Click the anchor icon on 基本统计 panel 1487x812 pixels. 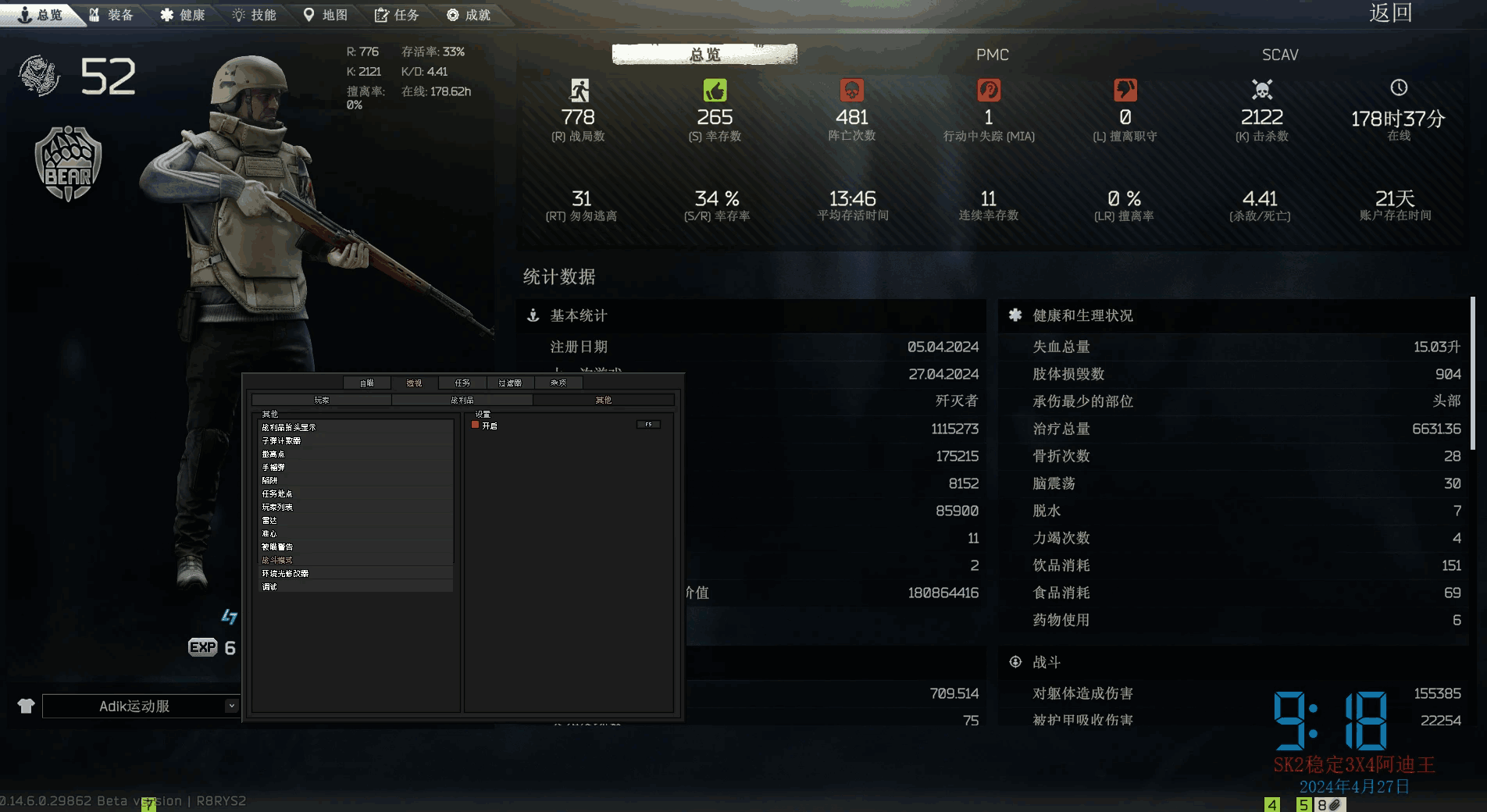tap(533, 316)
